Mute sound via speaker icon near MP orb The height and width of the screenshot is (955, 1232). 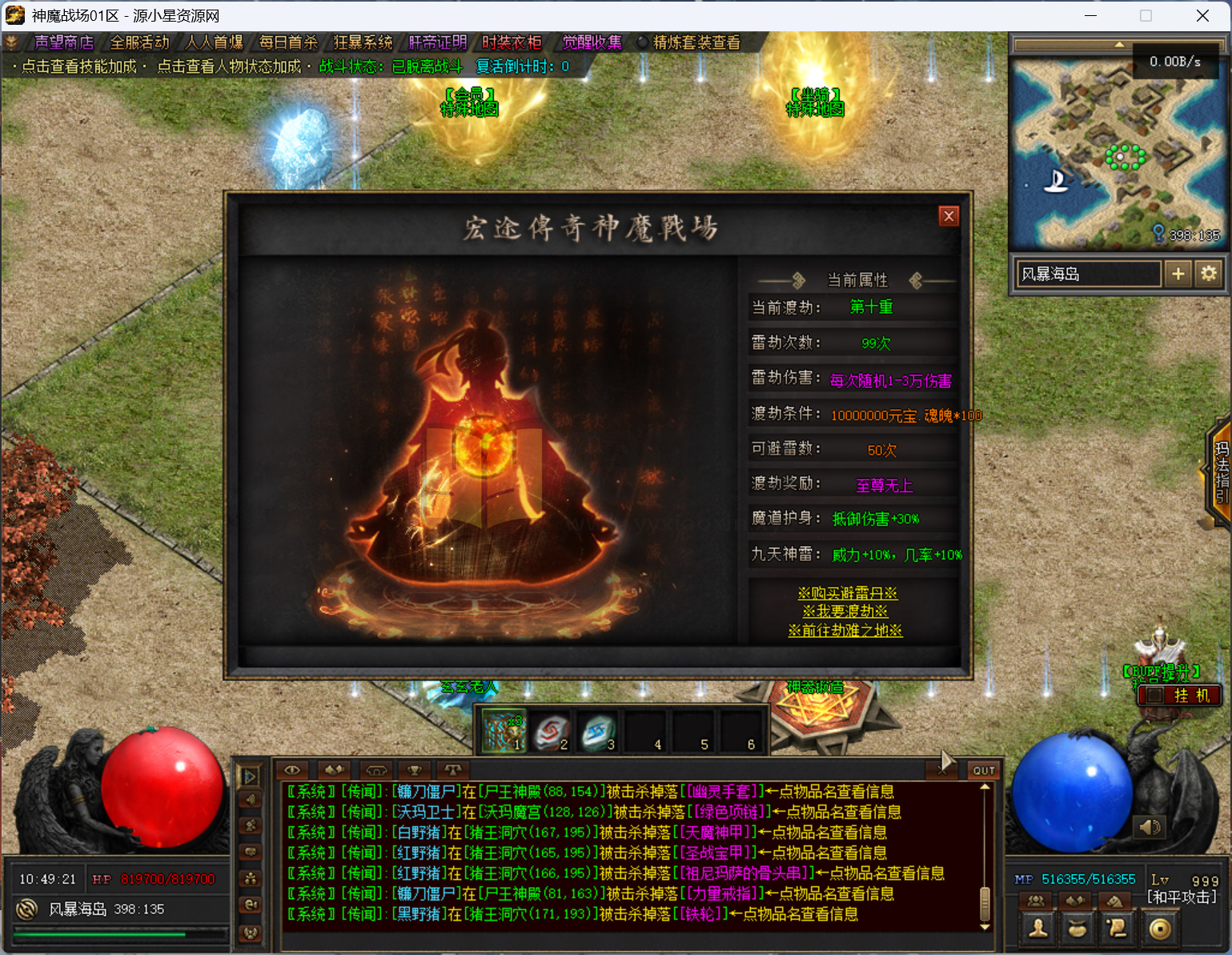(1150, 828)
